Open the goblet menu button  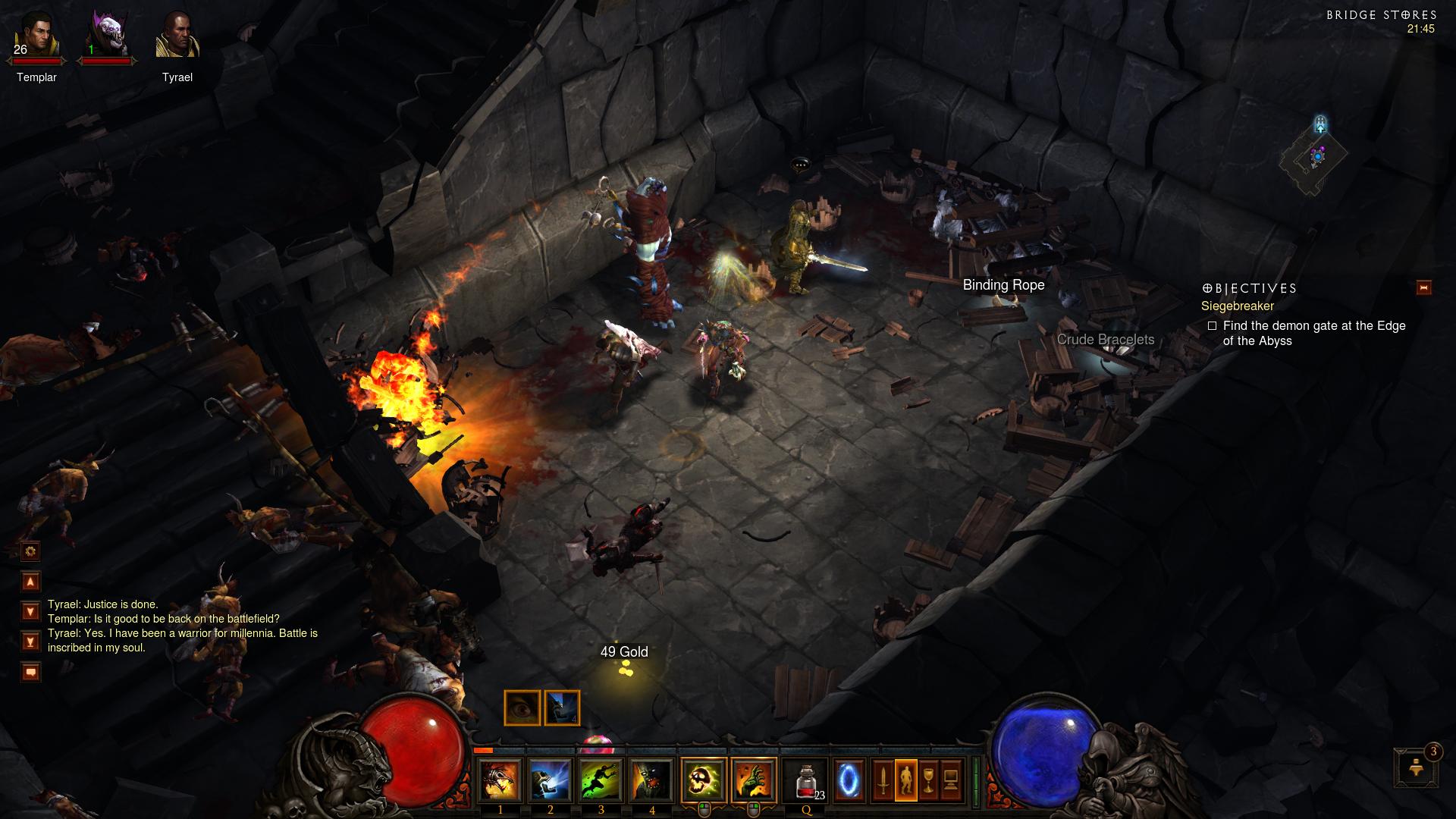click(x=929, y=780)
